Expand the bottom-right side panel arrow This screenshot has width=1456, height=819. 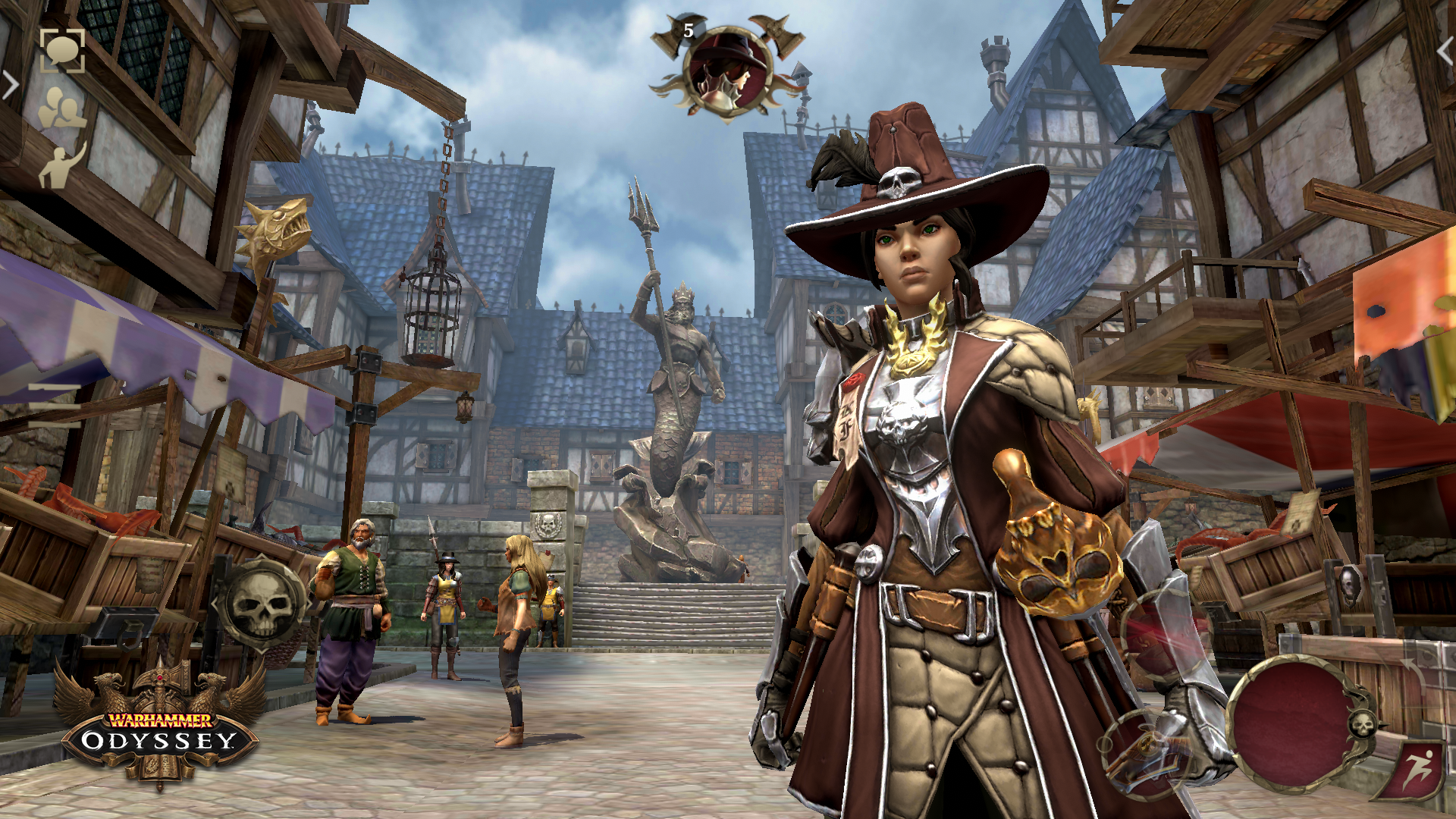pyautogui.click(x=1413, y=671)
